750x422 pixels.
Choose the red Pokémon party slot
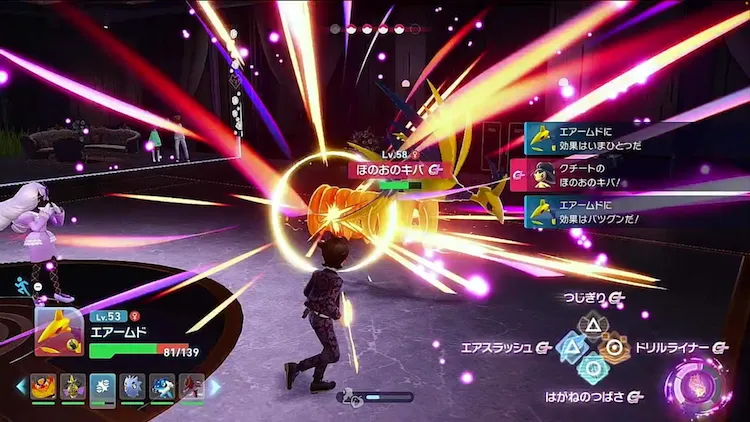pyautogui.click(x=191, y=386)
